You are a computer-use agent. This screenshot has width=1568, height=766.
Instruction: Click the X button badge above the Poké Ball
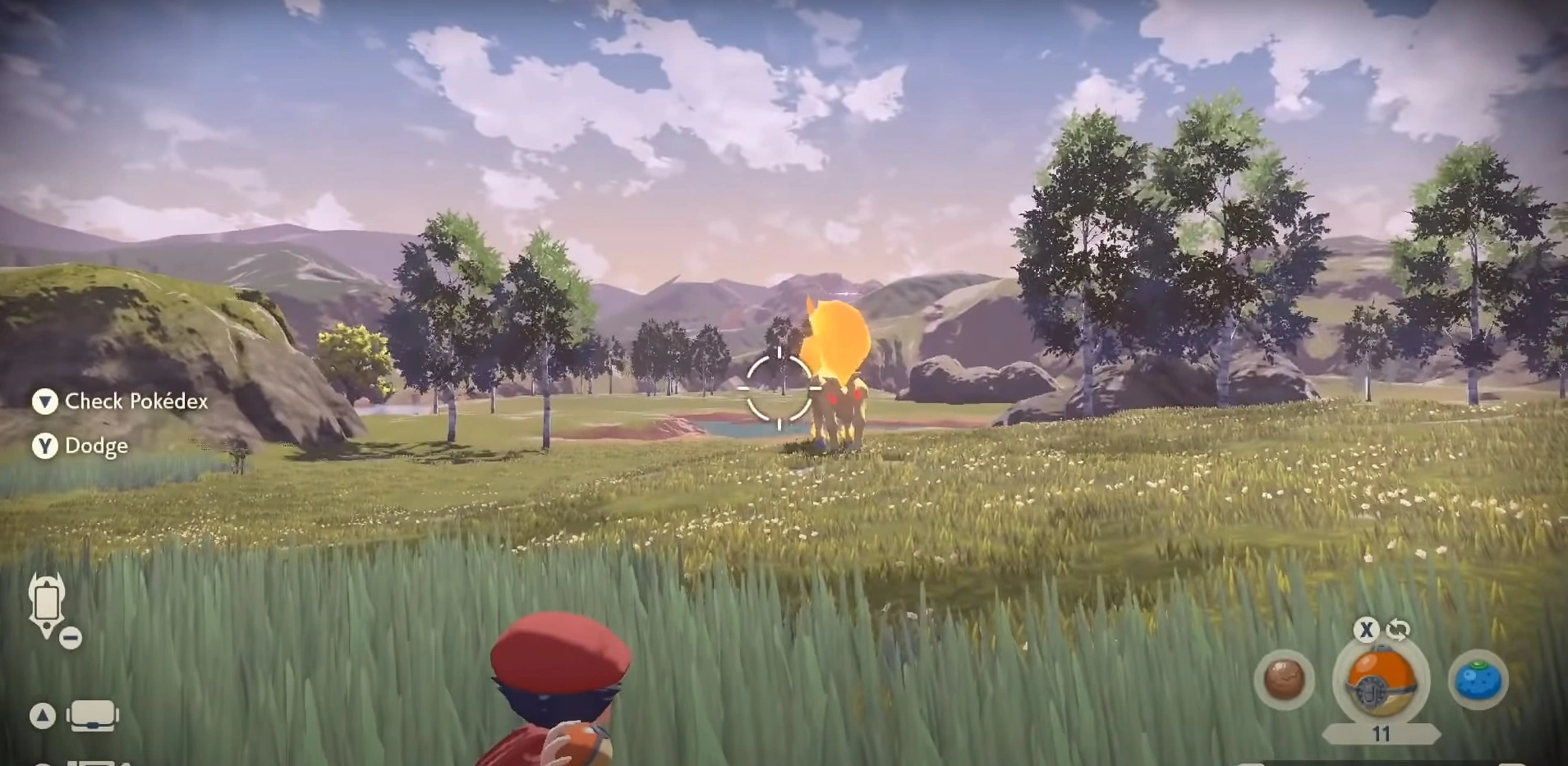click(x=1367, y=630)
